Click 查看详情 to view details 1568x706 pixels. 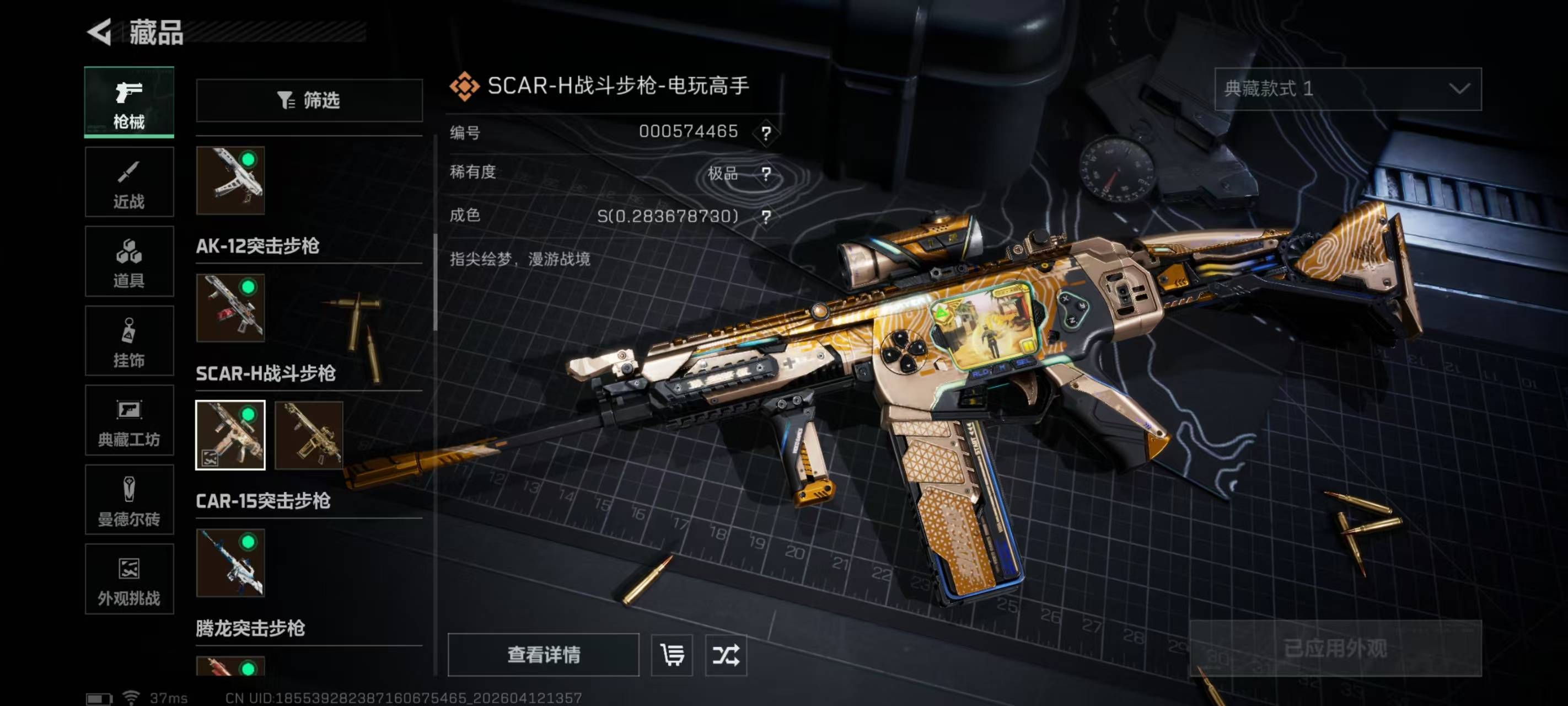543,655
